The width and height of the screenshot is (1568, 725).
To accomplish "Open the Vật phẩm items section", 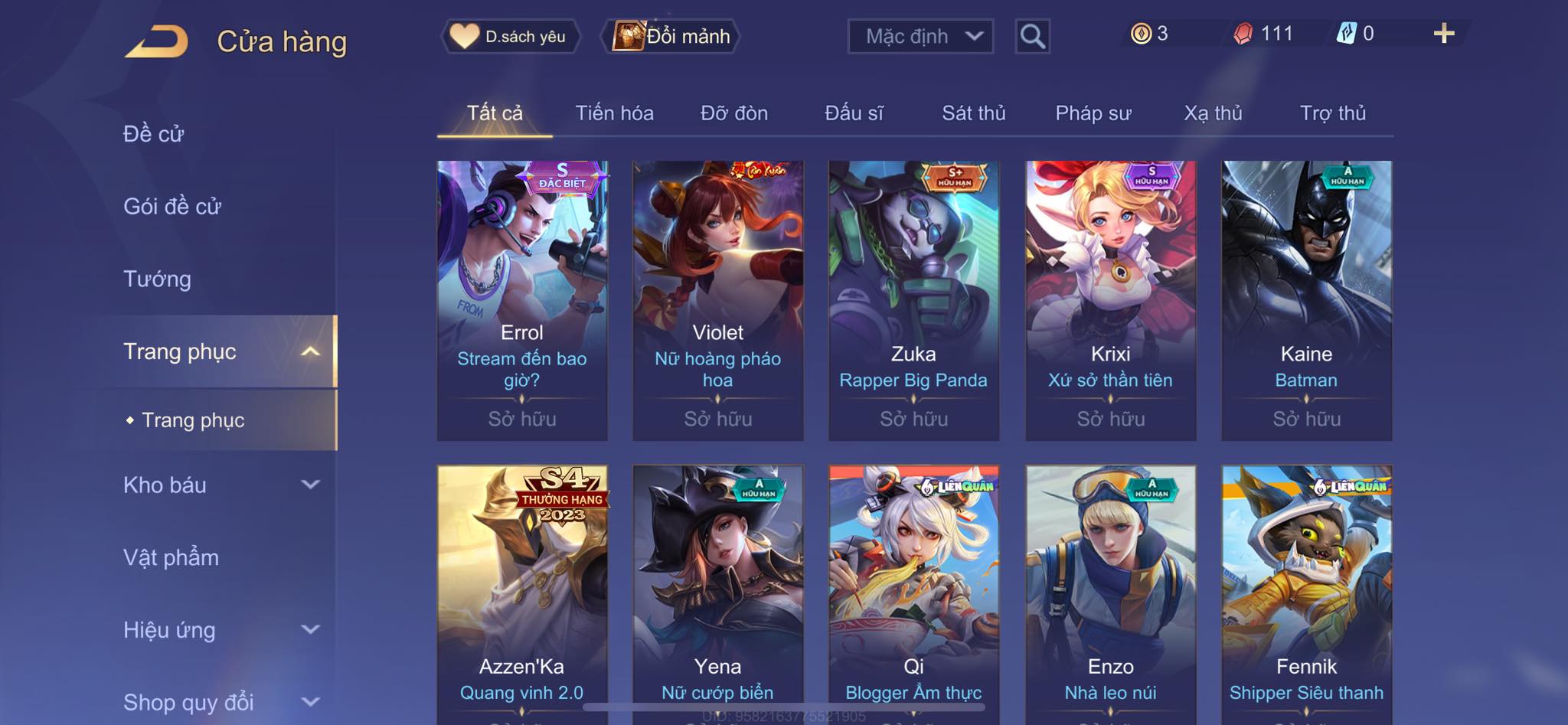I will coord(171,557).
